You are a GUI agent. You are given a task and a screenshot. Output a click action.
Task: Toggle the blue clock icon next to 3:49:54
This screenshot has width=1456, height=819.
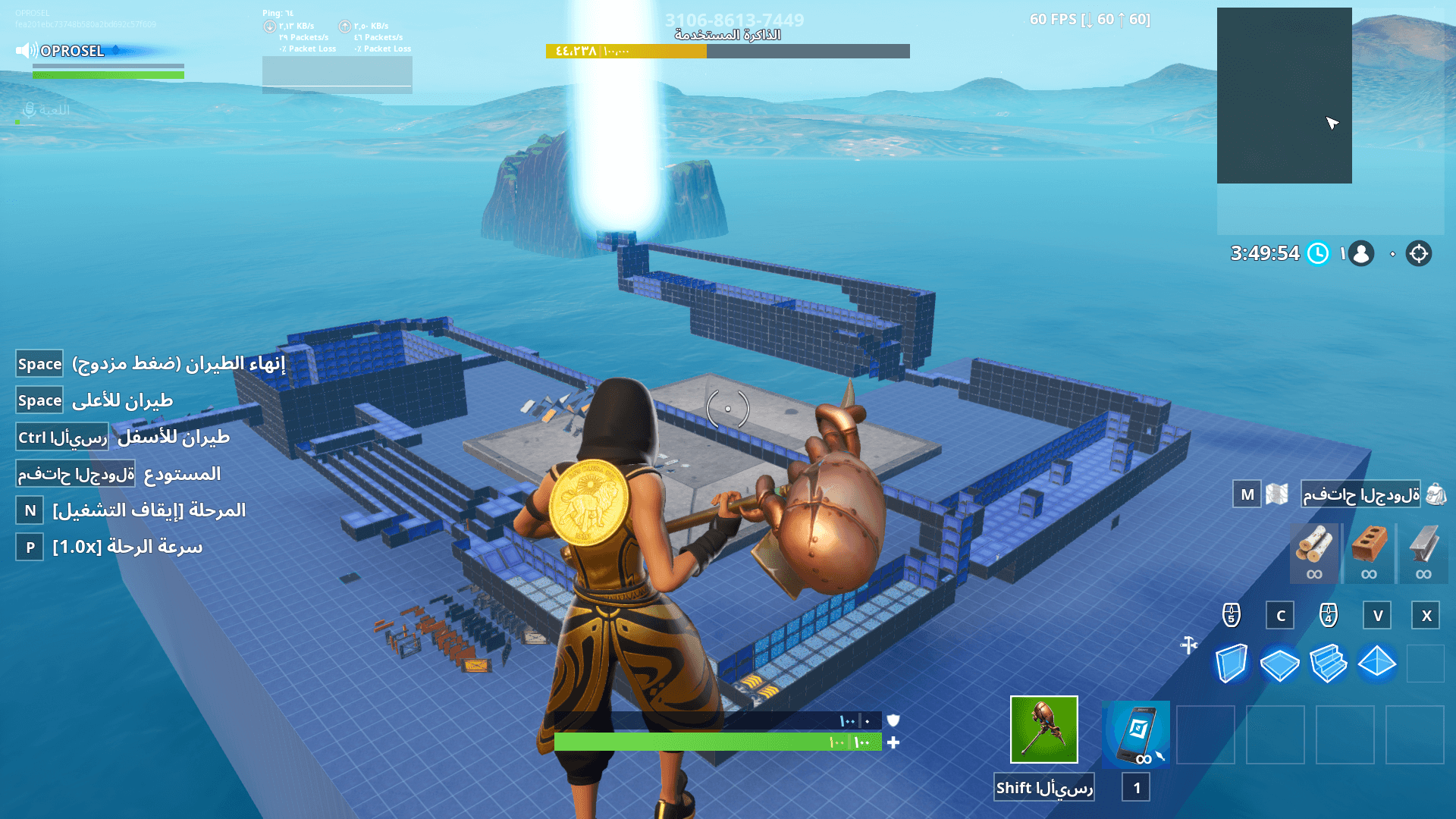1318,254
